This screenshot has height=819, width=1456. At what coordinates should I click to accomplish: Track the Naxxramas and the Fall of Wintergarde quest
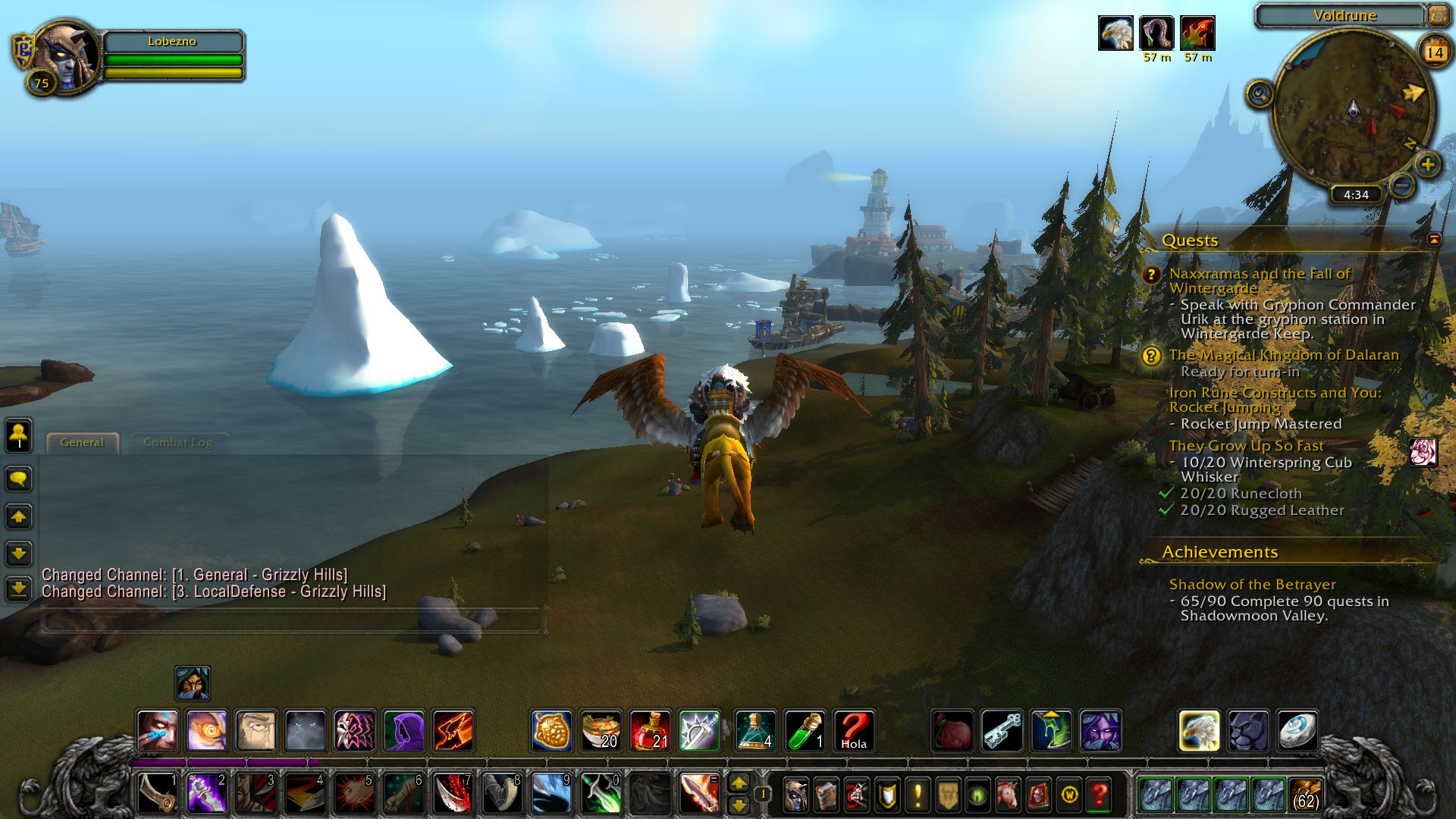tap(1259, 281)
